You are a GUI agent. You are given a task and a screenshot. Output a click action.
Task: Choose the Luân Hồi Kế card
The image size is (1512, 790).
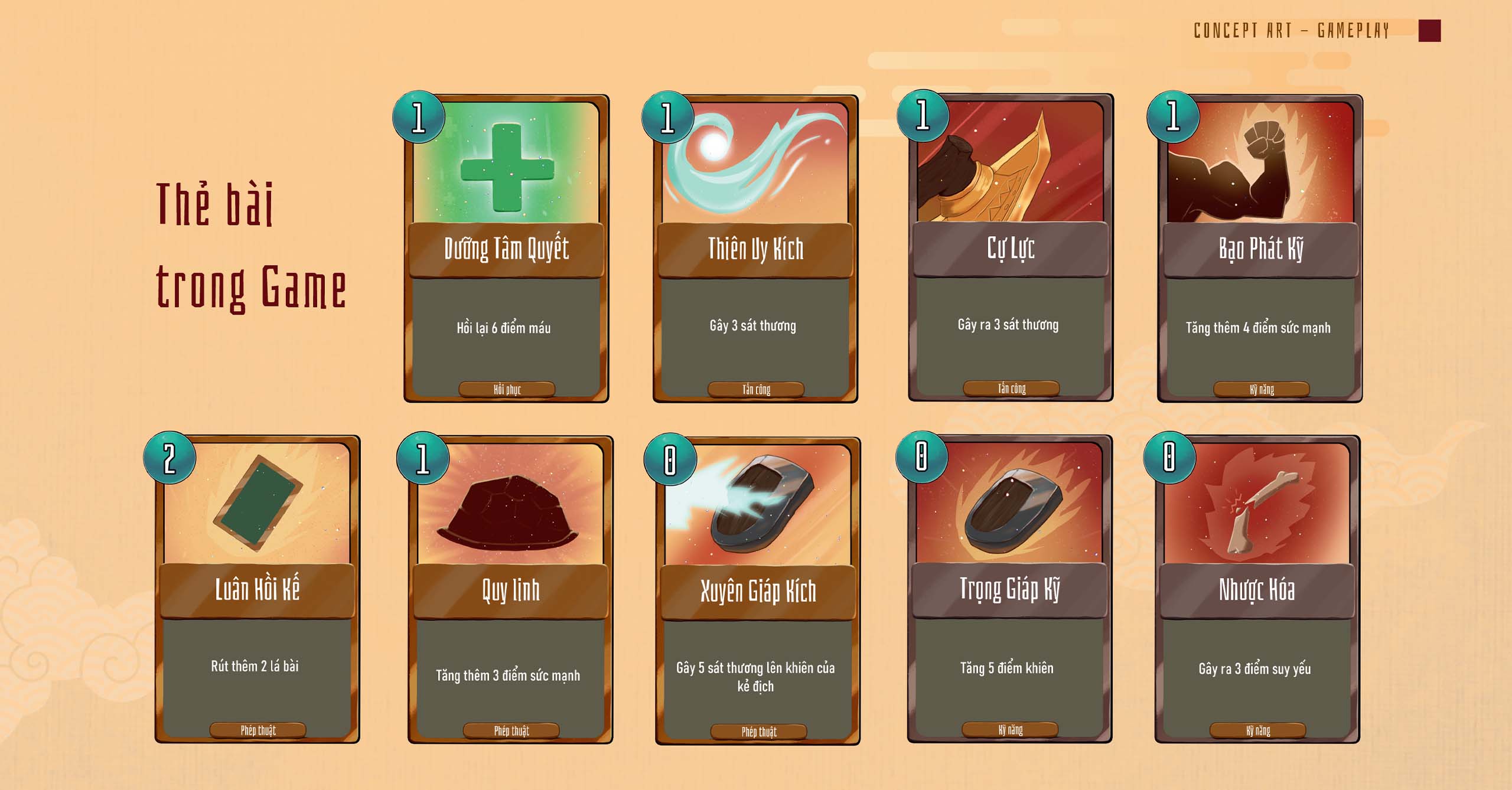coord(257,589)
